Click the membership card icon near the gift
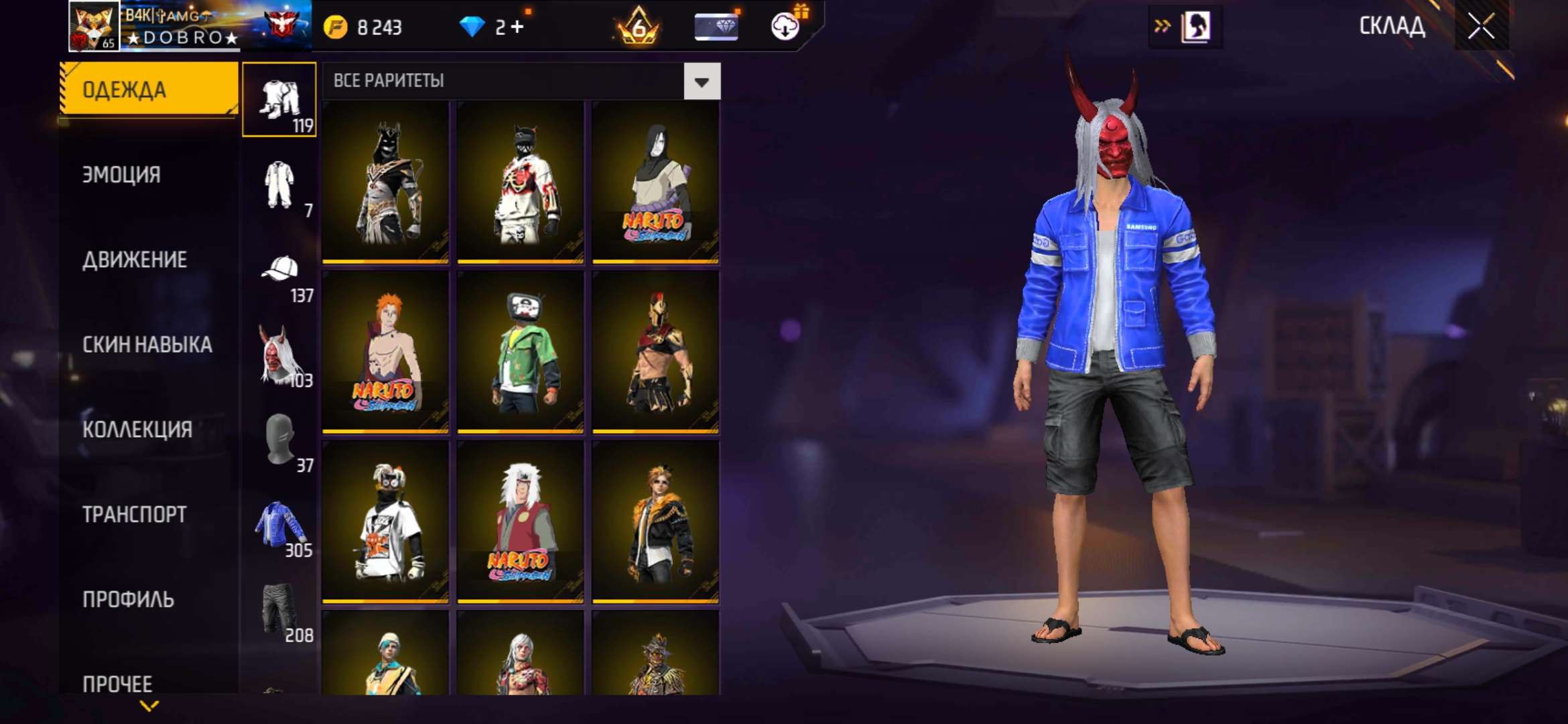This screenshot has width=1568, height=724. pyautogui.click(x=714, y=27)
